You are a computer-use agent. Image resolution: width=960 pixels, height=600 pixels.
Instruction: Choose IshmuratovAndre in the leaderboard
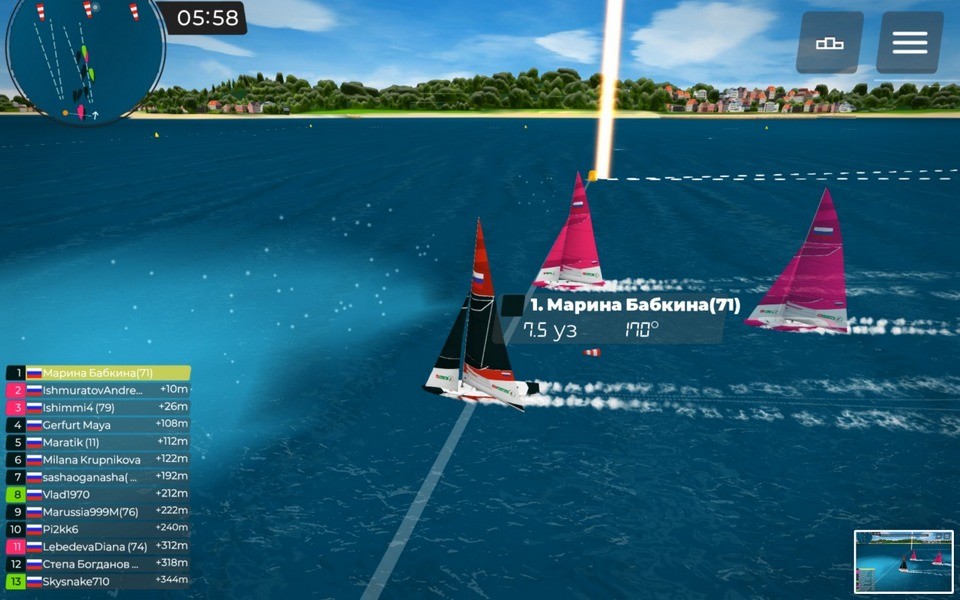(x=98, y=390)
